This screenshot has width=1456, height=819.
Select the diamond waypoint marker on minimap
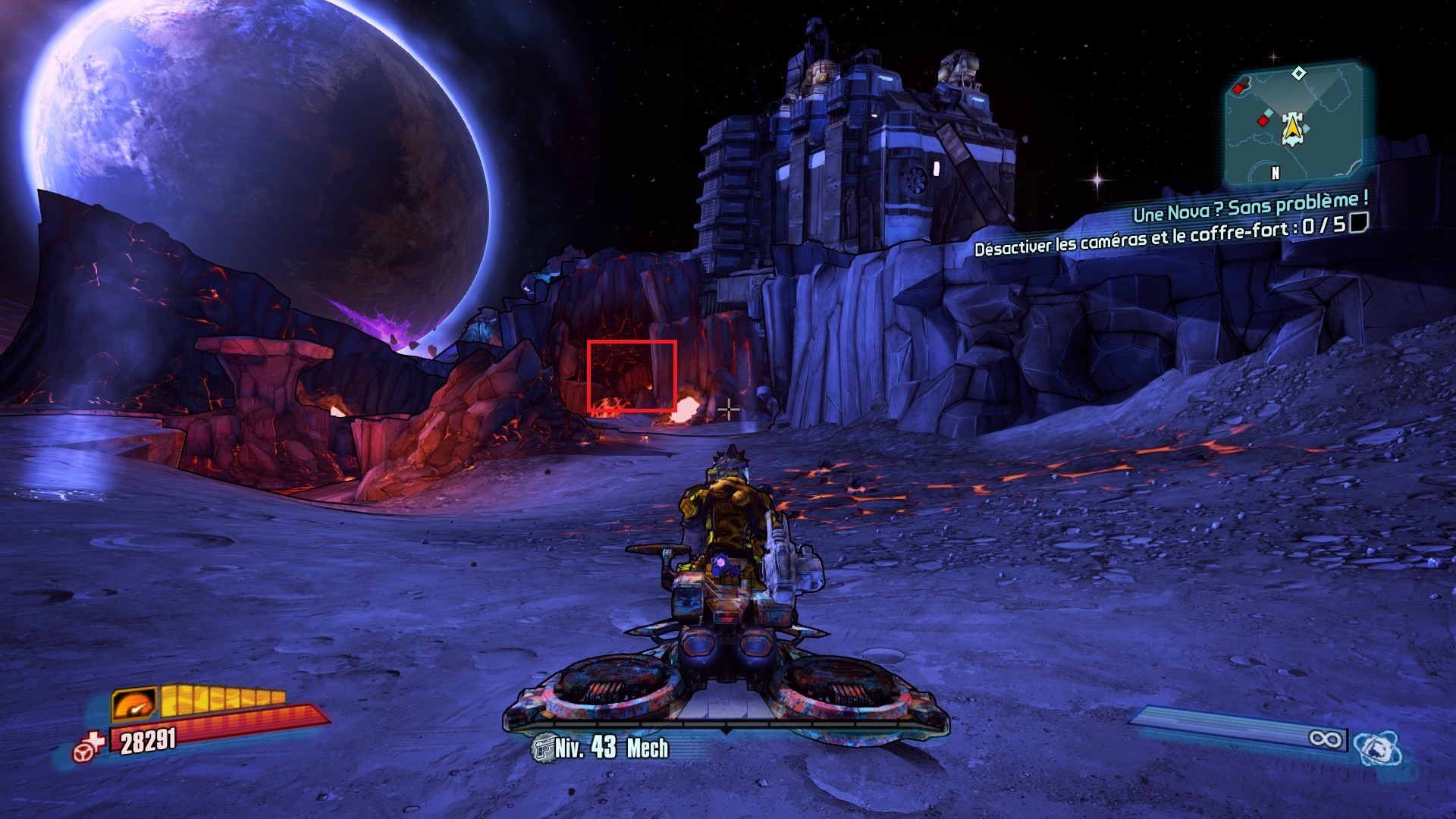(x=1299, y=74)
